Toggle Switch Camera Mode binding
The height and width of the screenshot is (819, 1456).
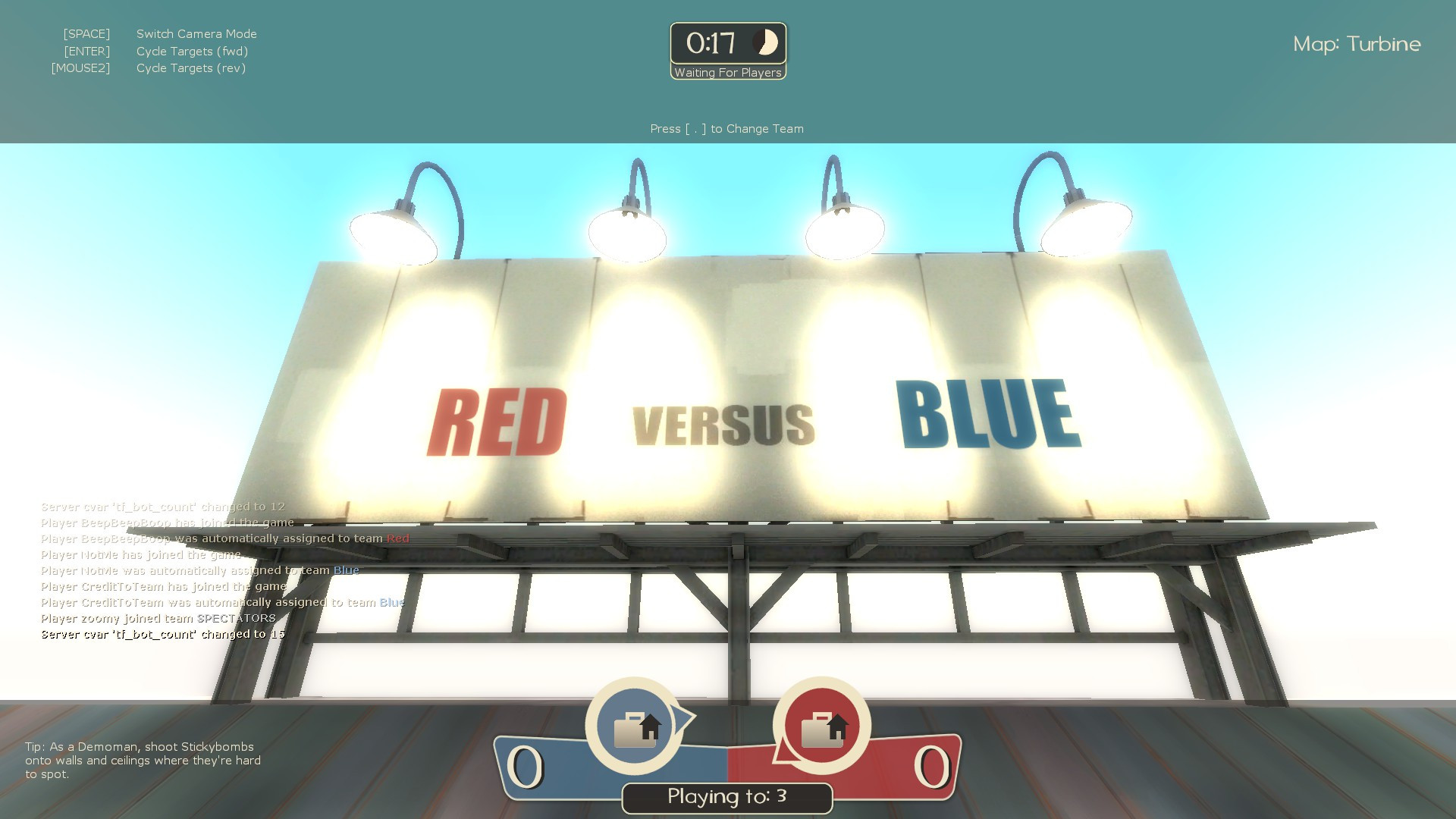(196, 33)
